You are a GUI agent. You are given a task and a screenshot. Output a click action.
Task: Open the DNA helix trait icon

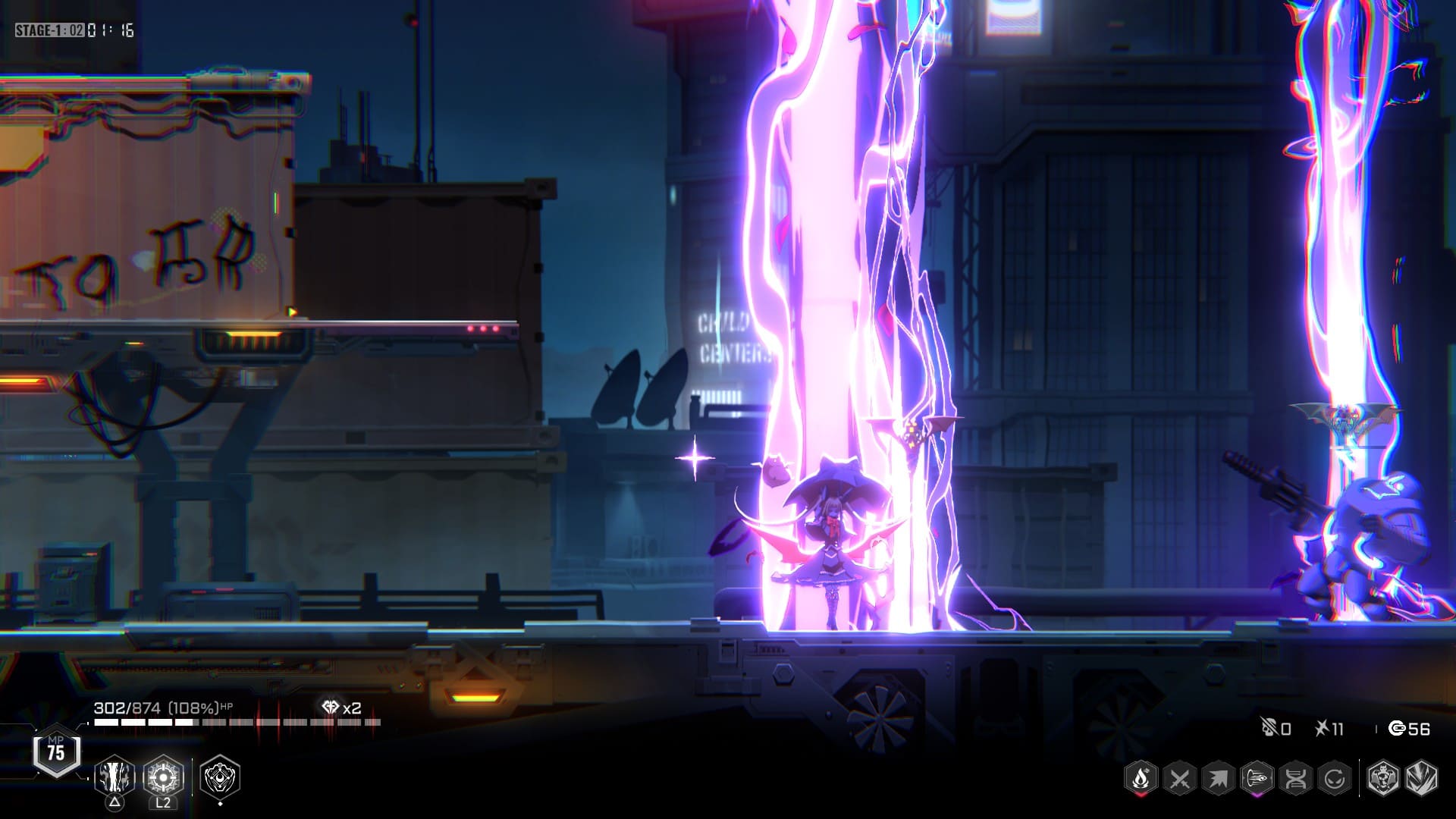(x=1295, y=778)
